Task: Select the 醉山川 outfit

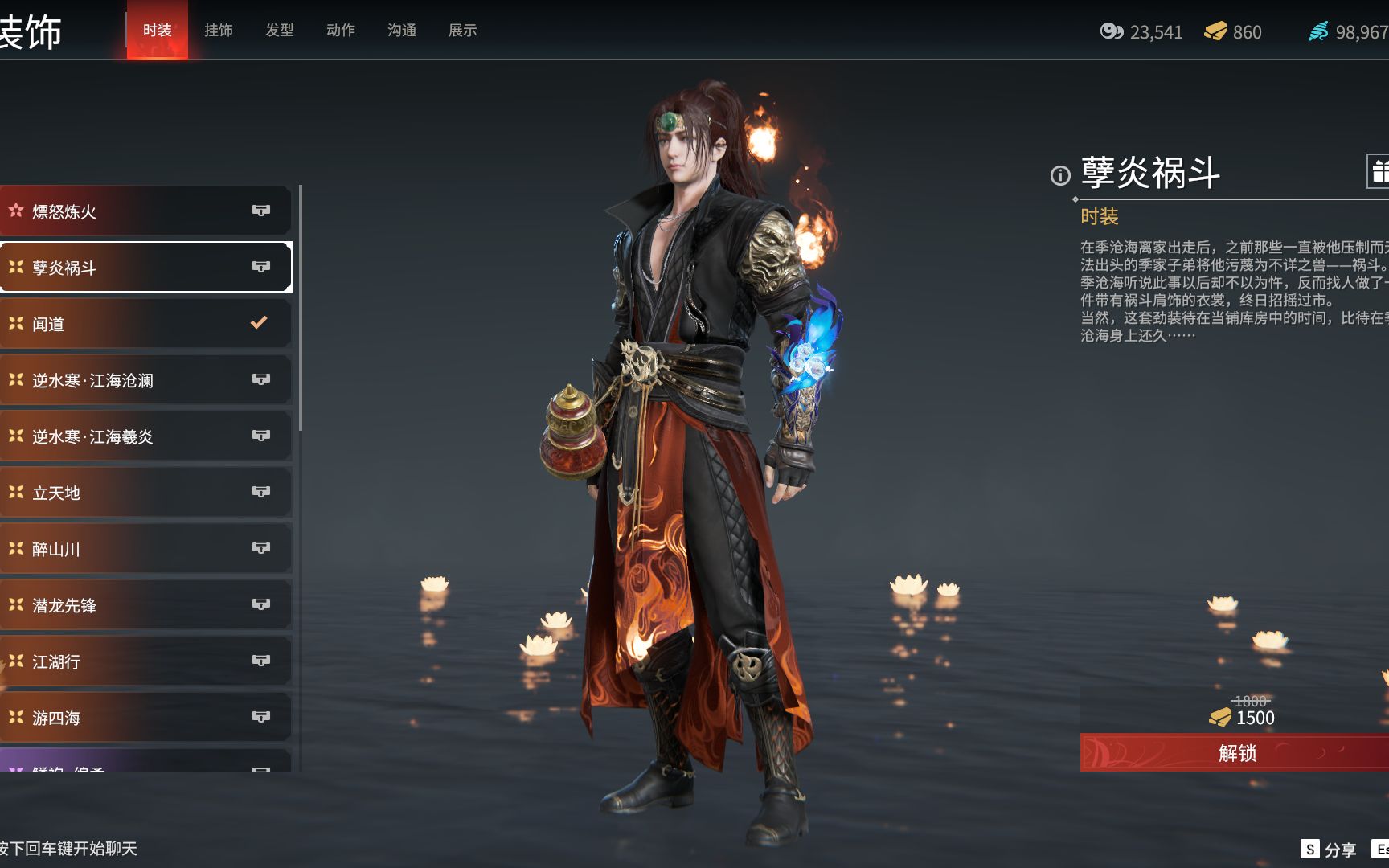Action: 145,549
